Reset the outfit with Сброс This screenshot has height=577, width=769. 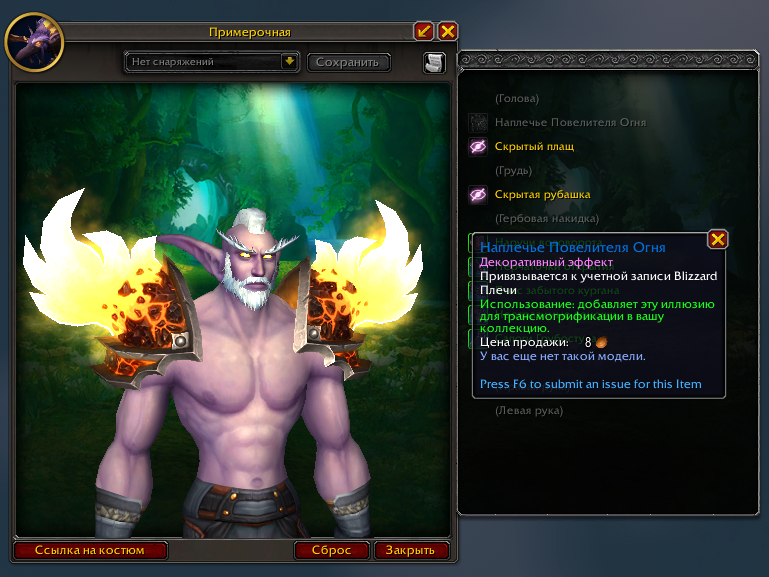click(x=332, y=550)
